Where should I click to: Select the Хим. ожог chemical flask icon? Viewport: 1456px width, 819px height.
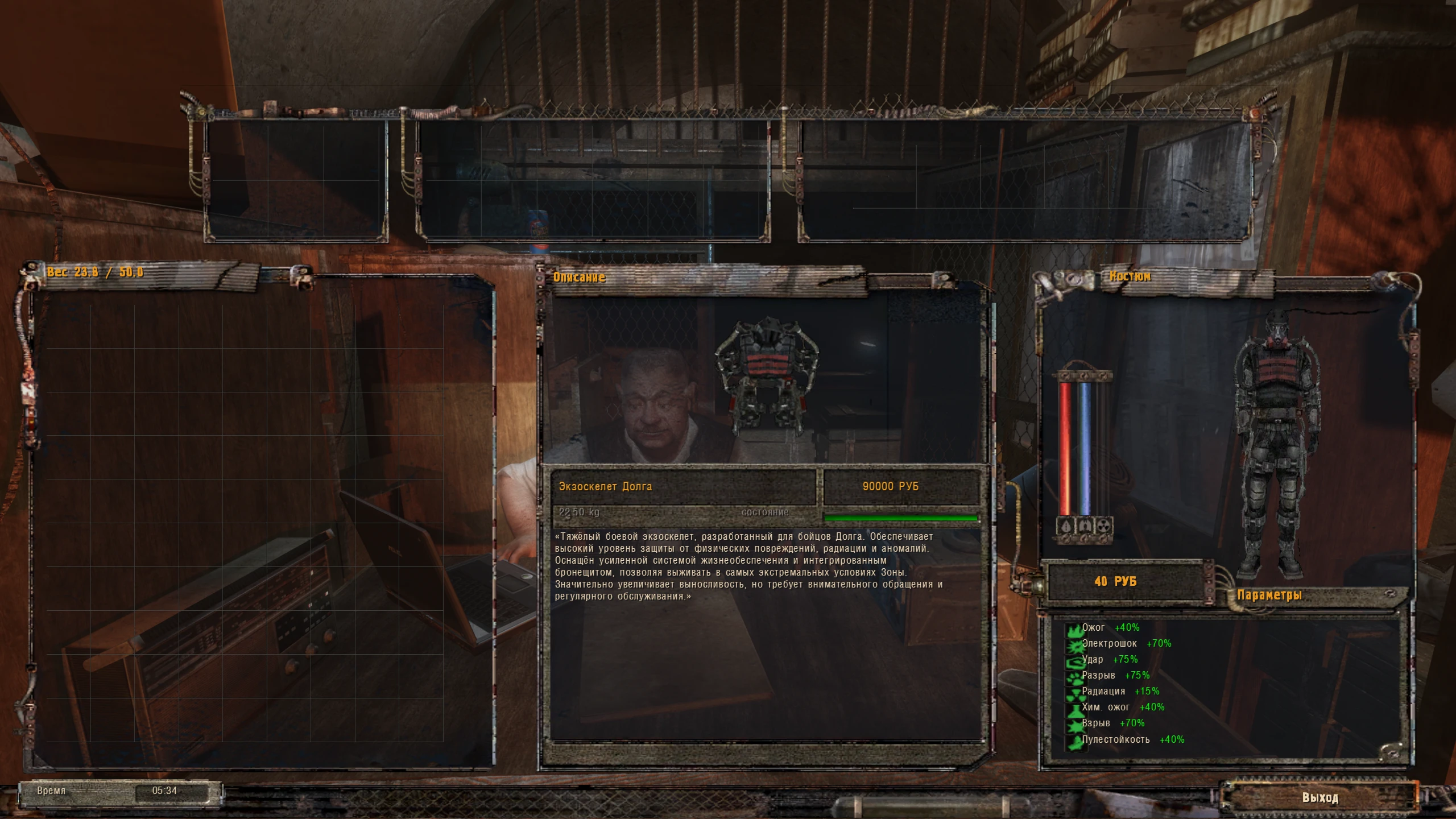pyautogui.click(x=1077, y=709)
